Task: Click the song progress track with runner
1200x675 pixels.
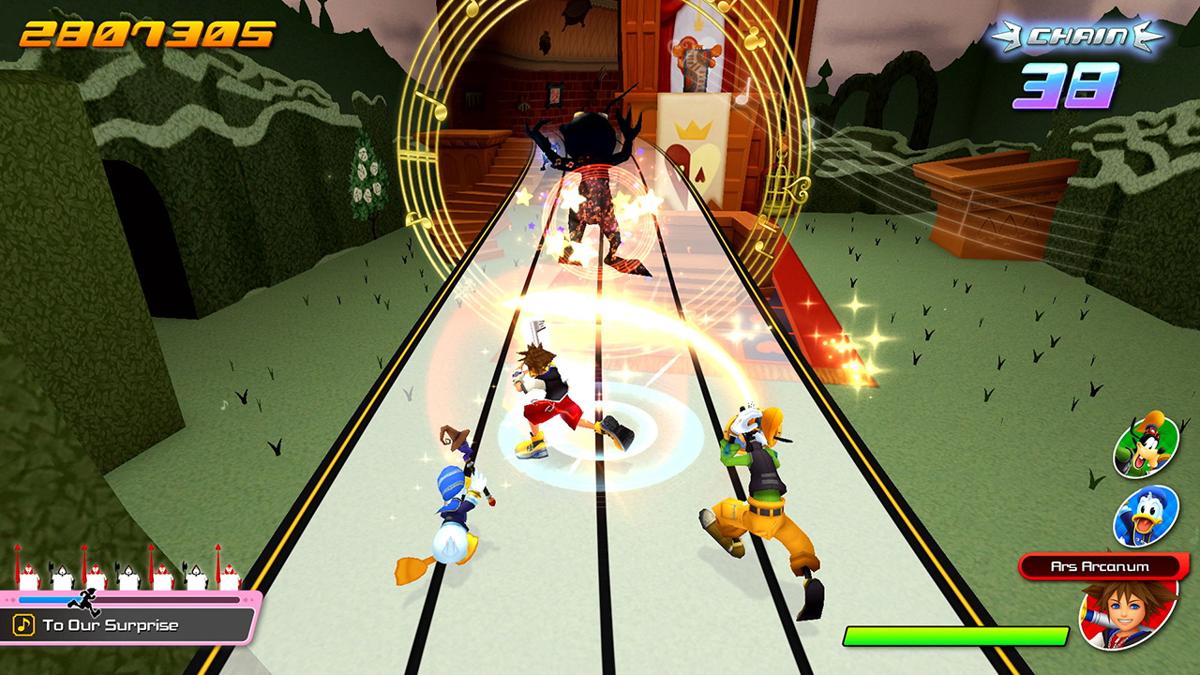Action: click(x=128, y=600)
